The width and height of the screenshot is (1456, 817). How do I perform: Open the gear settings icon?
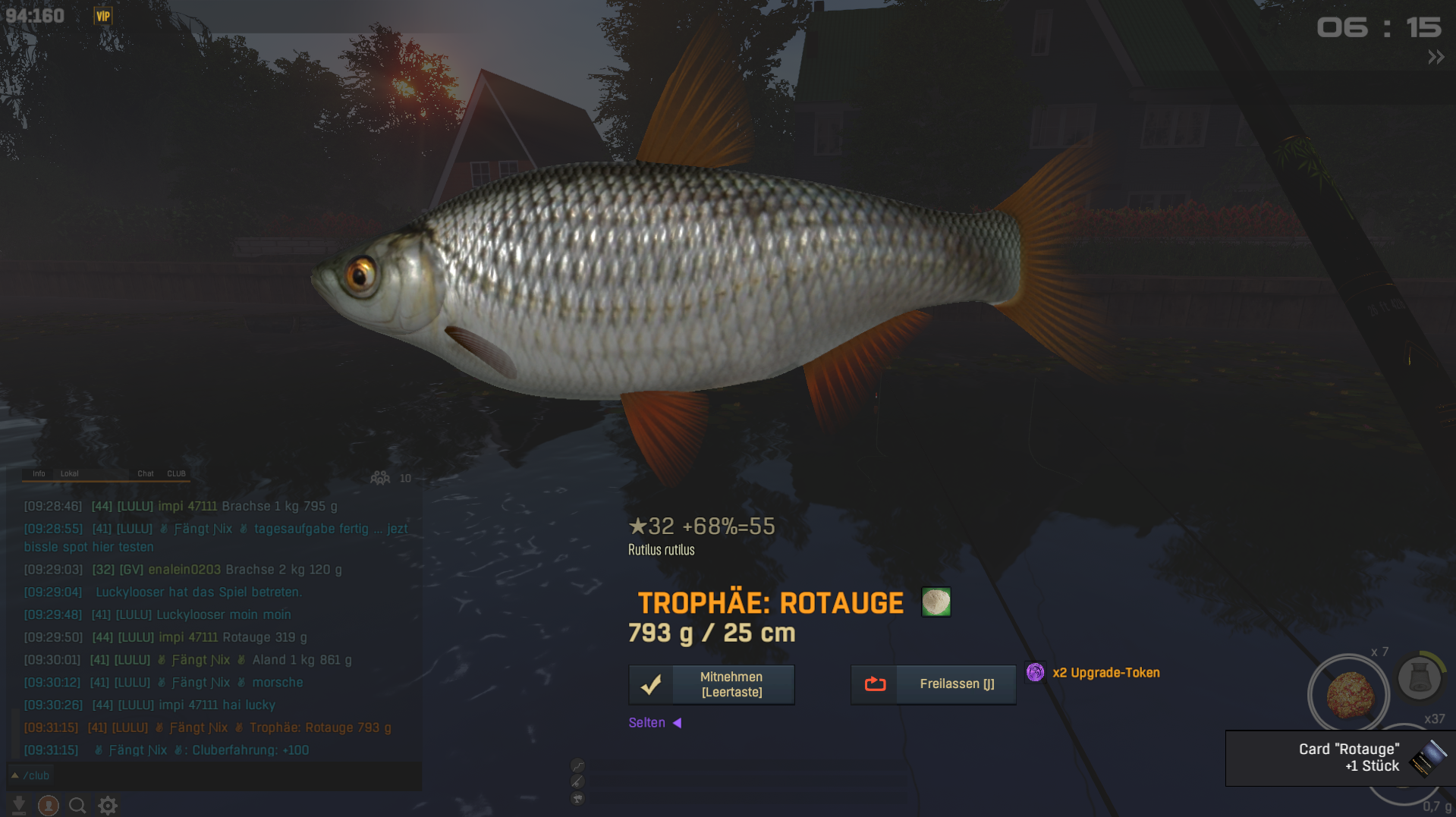tap(108, 805)
